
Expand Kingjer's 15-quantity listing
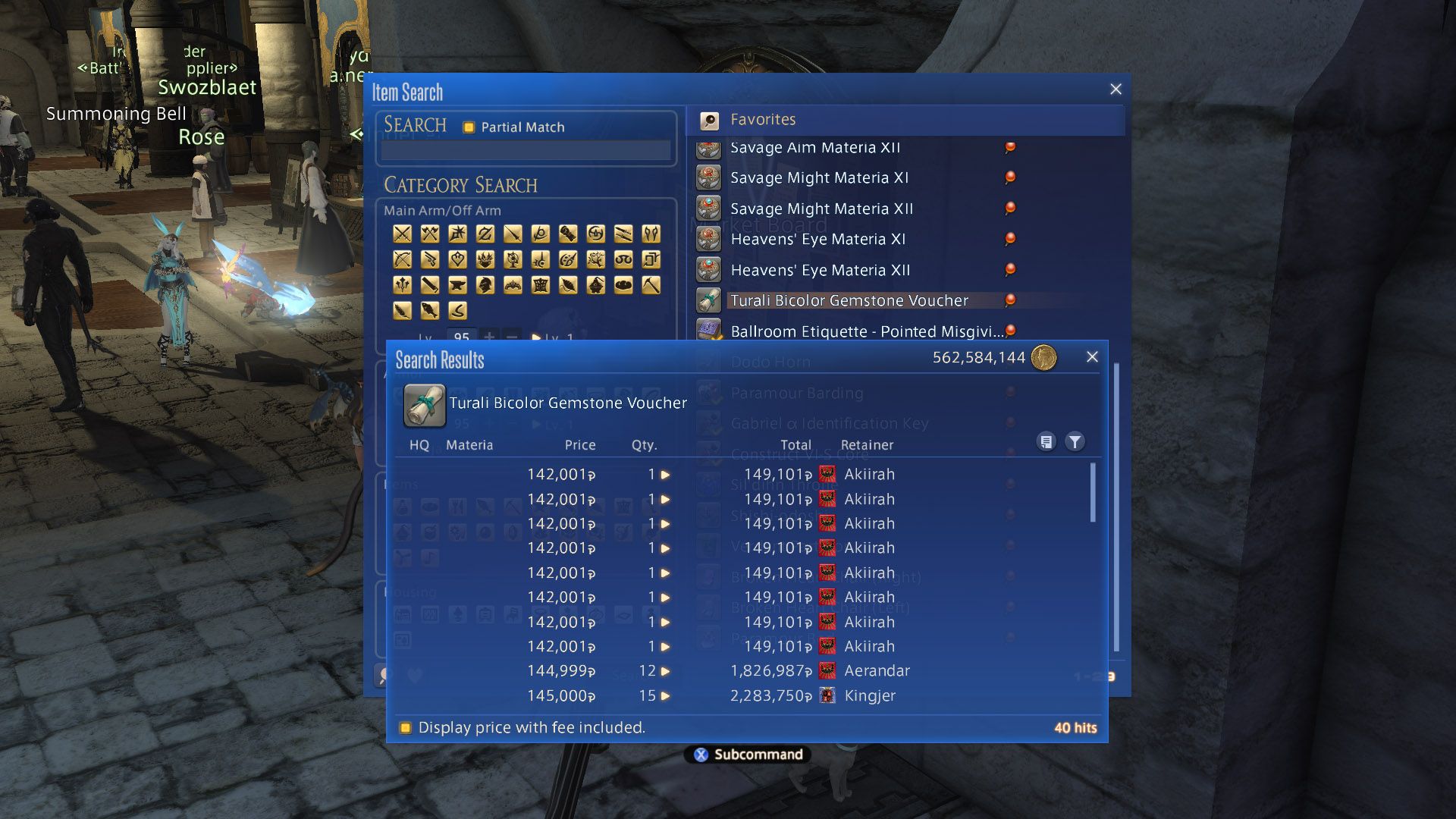pos(665,695)
